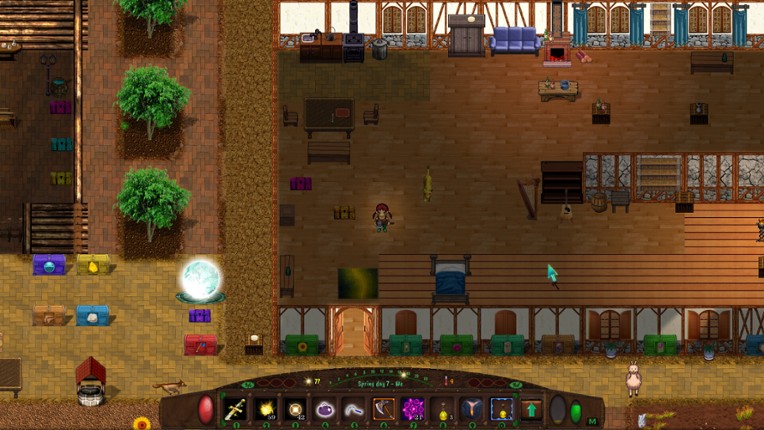764x430 pixels.
Task: Select the yellow spark item slot
Action: coord(266,409)
